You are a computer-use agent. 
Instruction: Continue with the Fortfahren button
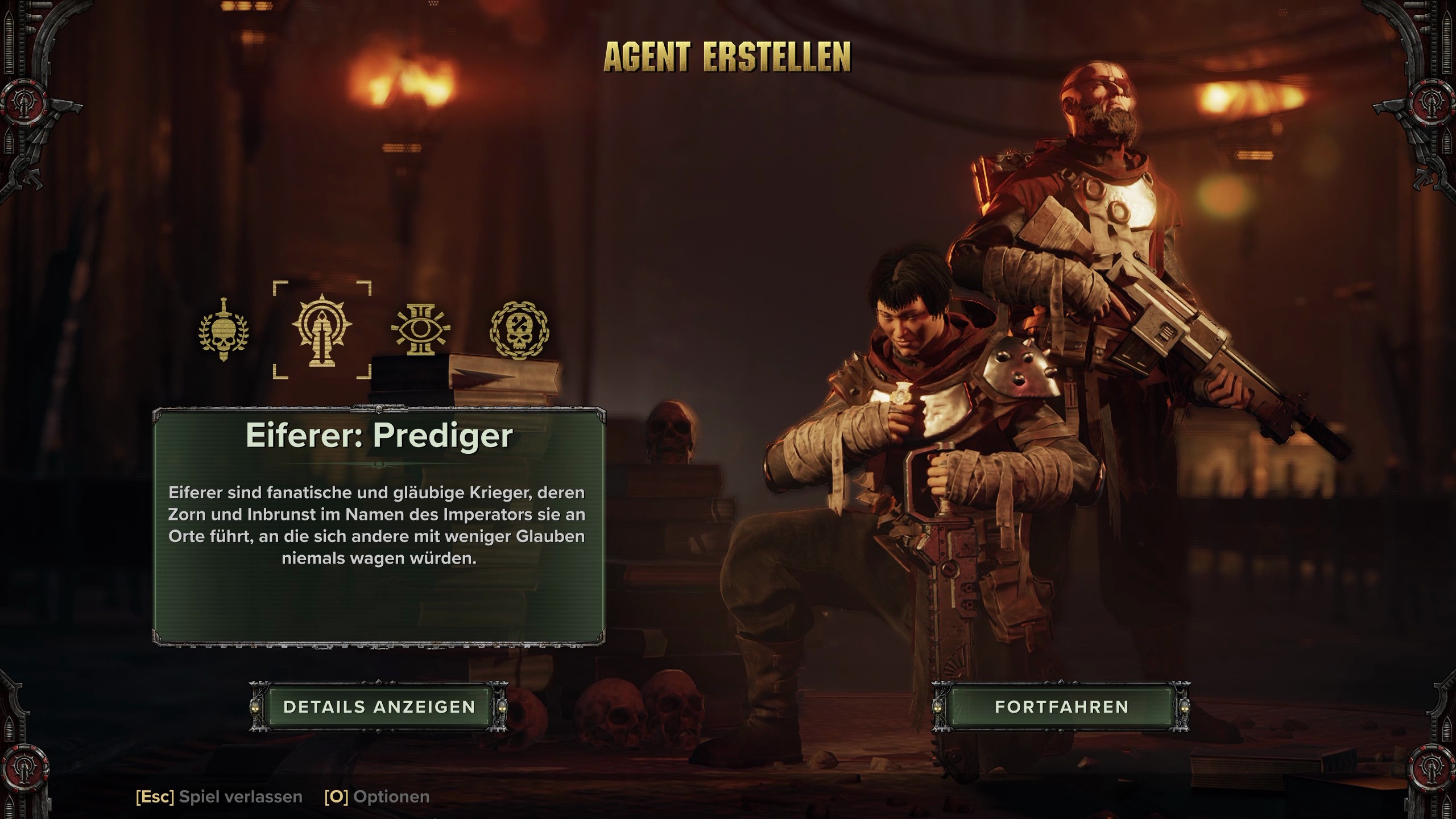pyautogui.click(x=1061, y=707)
